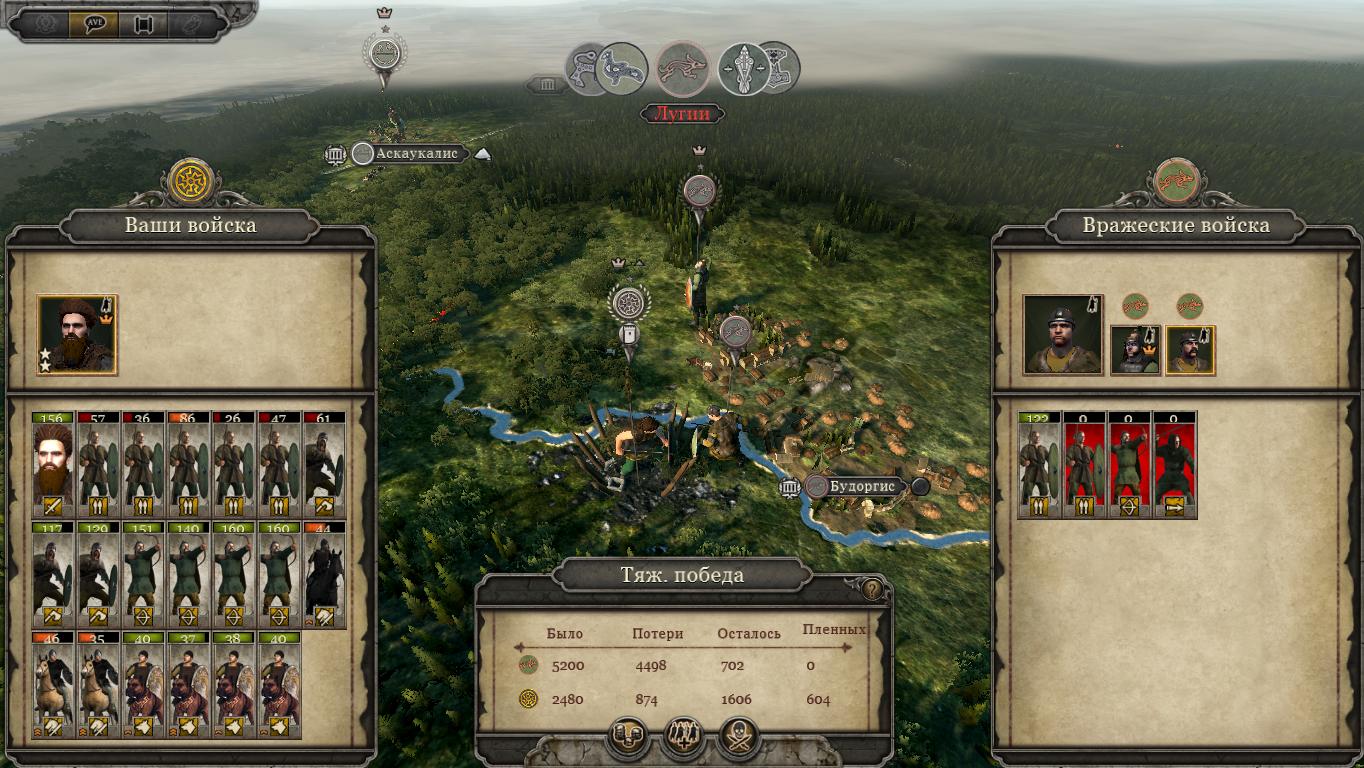Image resolution: width=1364 pixels, height=768 pixels.
Task: Select the enemy general's large portrait
Action: [1062, 334]
